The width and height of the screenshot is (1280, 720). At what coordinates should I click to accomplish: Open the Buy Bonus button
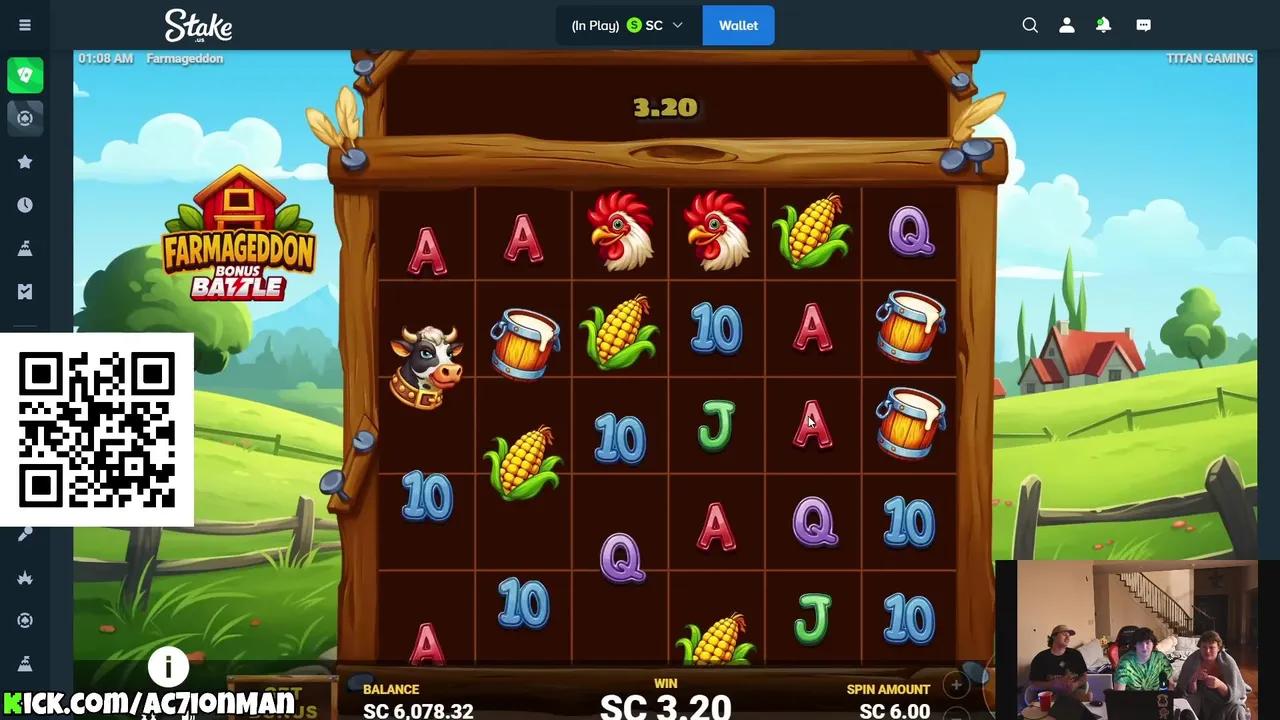point(290,702)
